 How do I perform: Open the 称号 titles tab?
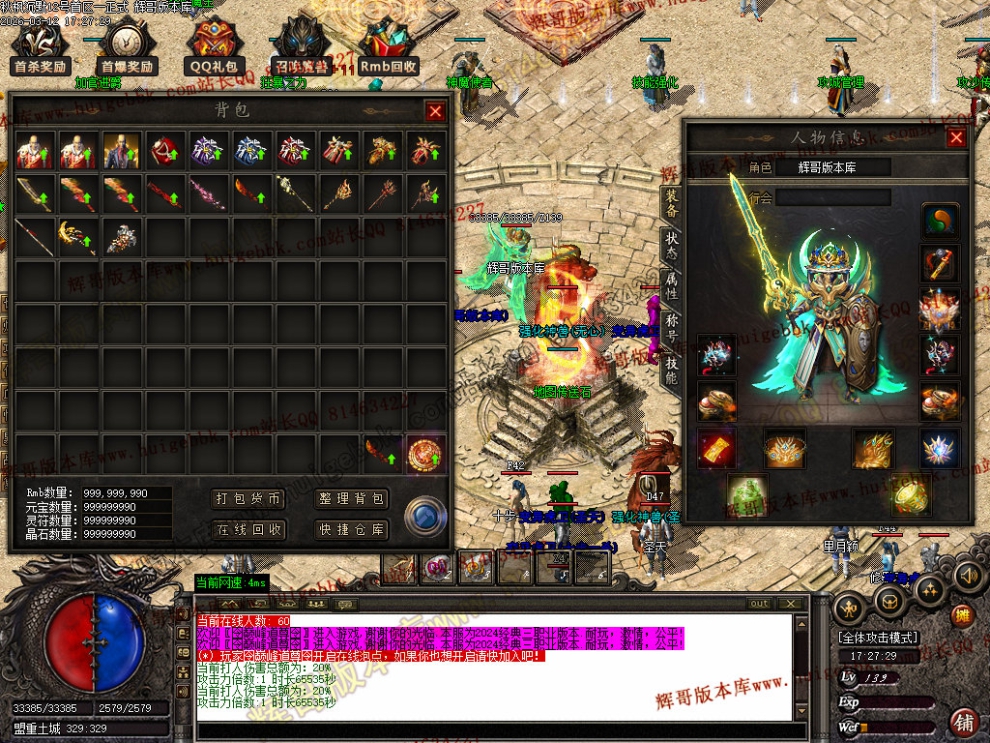click(x=672, y=330)
